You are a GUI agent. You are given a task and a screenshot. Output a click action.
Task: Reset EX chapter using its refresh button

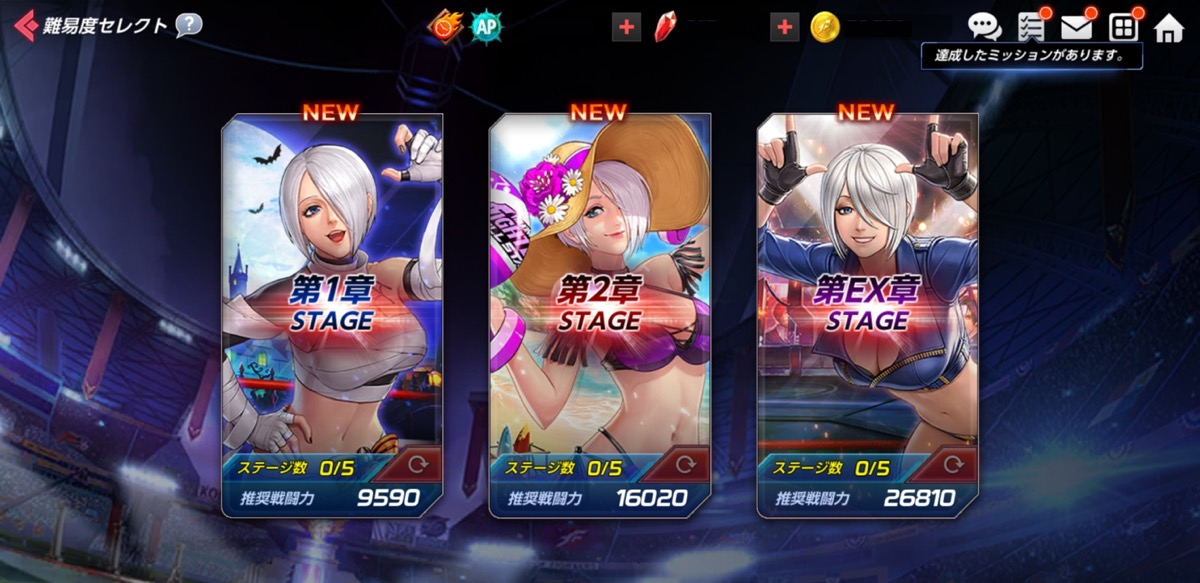coord(952,466)
